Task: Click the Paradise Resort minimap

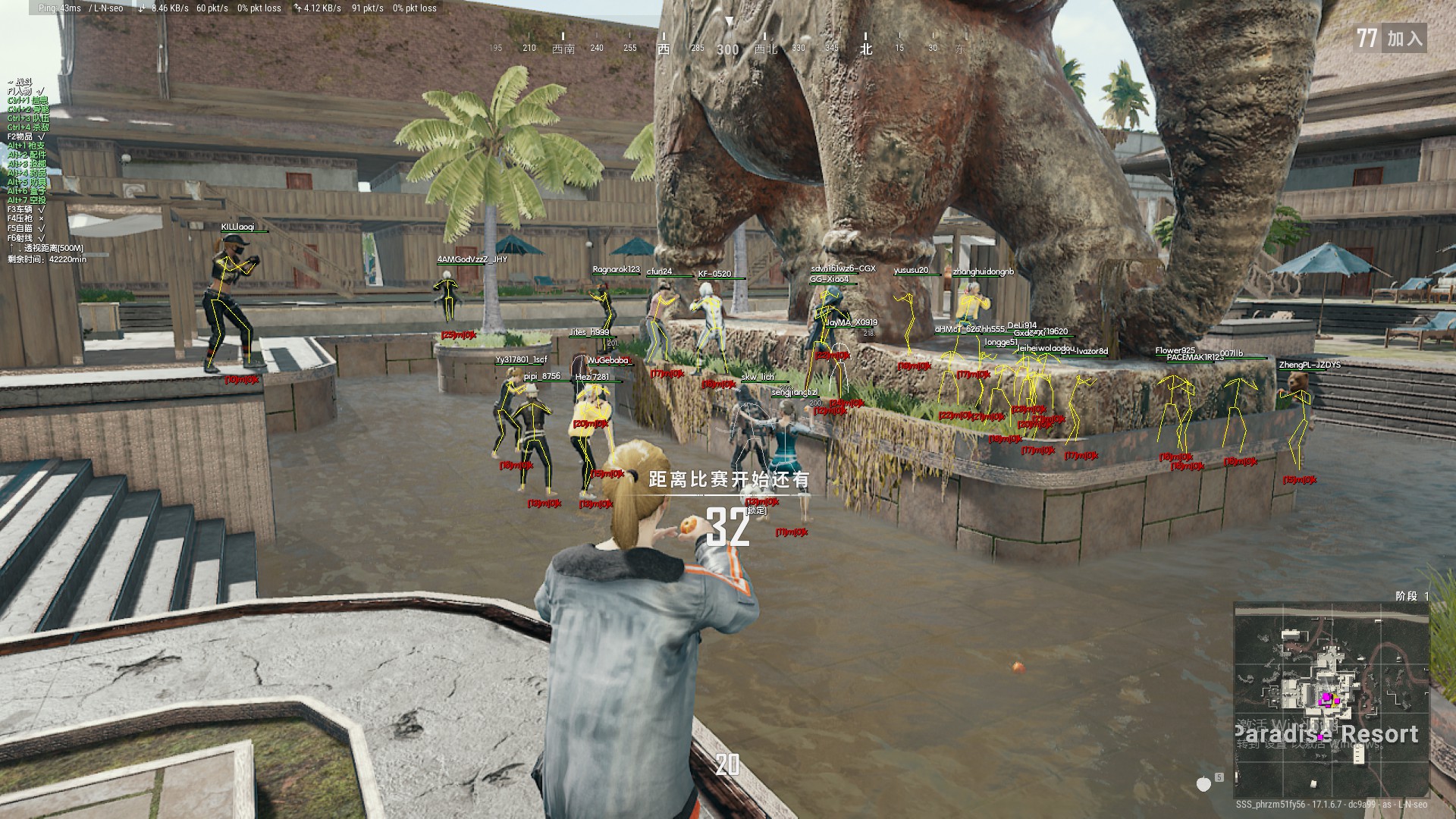Action: point(1331,699)
